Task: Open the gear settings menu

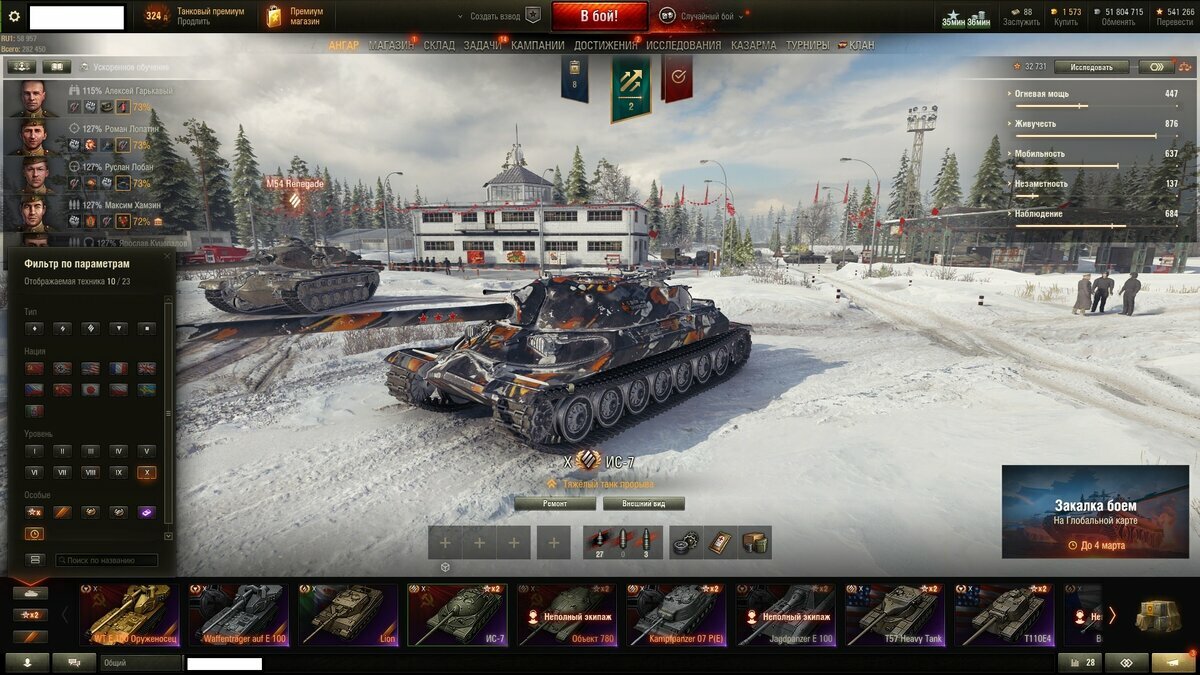Action: tap(14, 16)
